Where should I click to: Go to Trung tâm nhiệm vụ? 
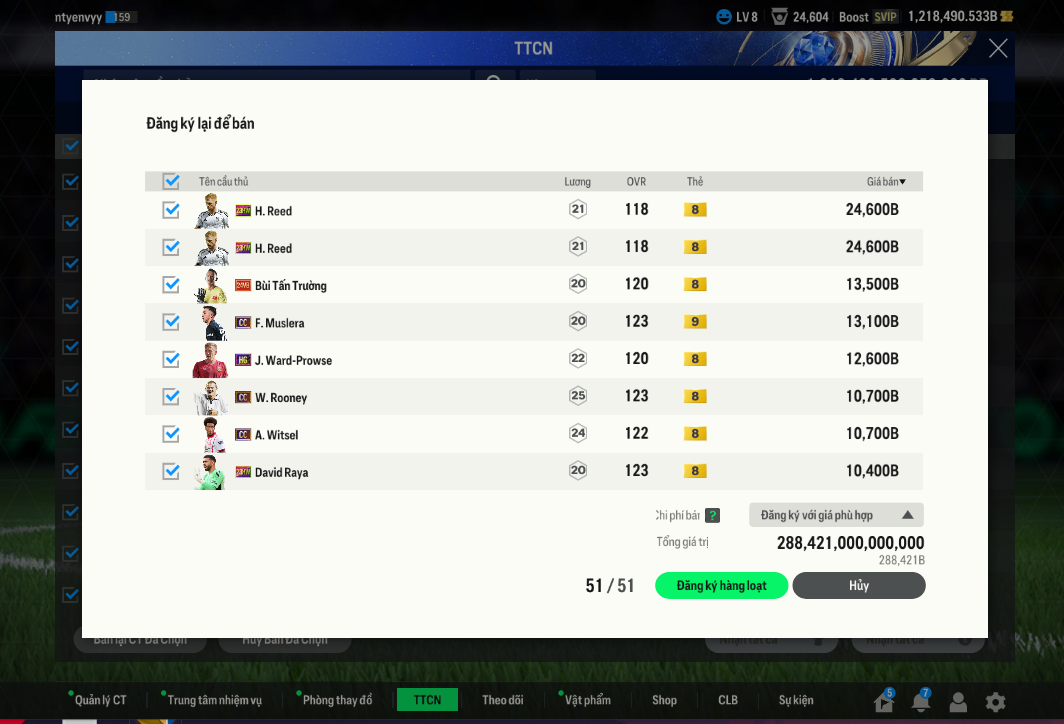[x=214, y=700]
